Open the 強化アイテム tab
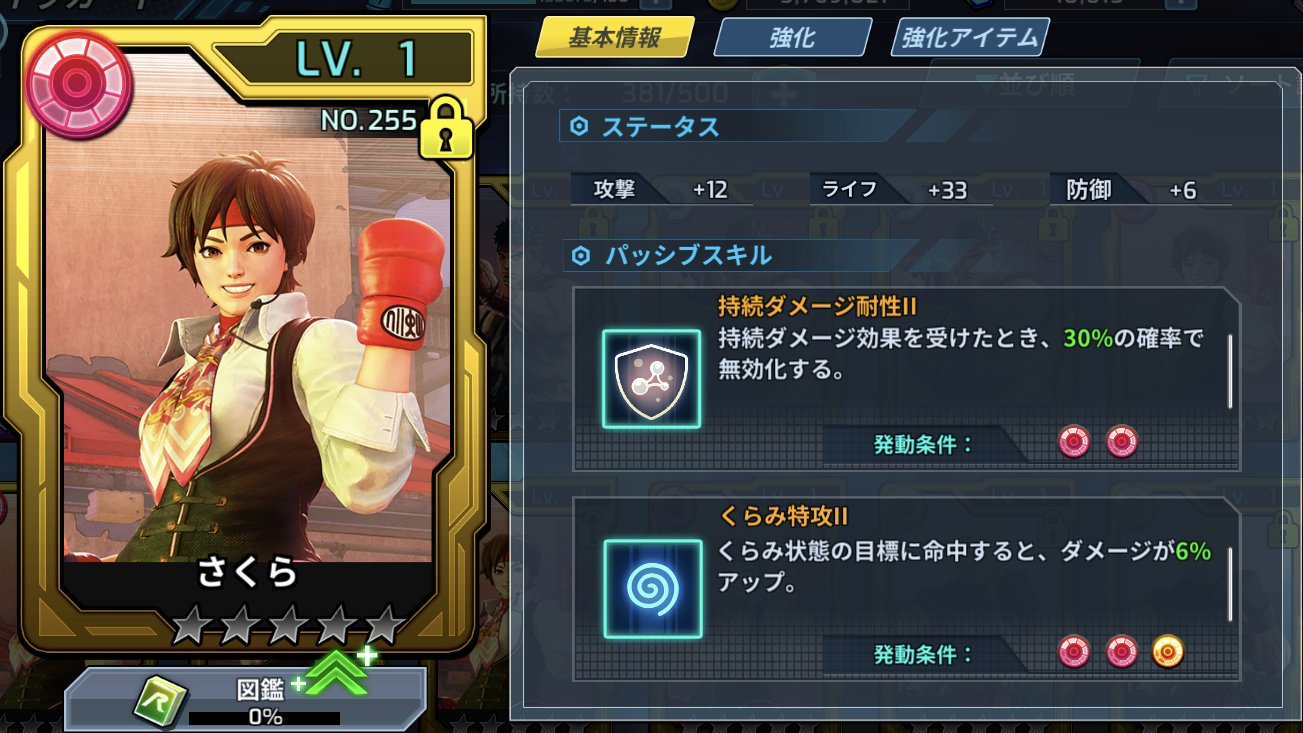Viewport: 1303px width, 733px height. (967, 38)
